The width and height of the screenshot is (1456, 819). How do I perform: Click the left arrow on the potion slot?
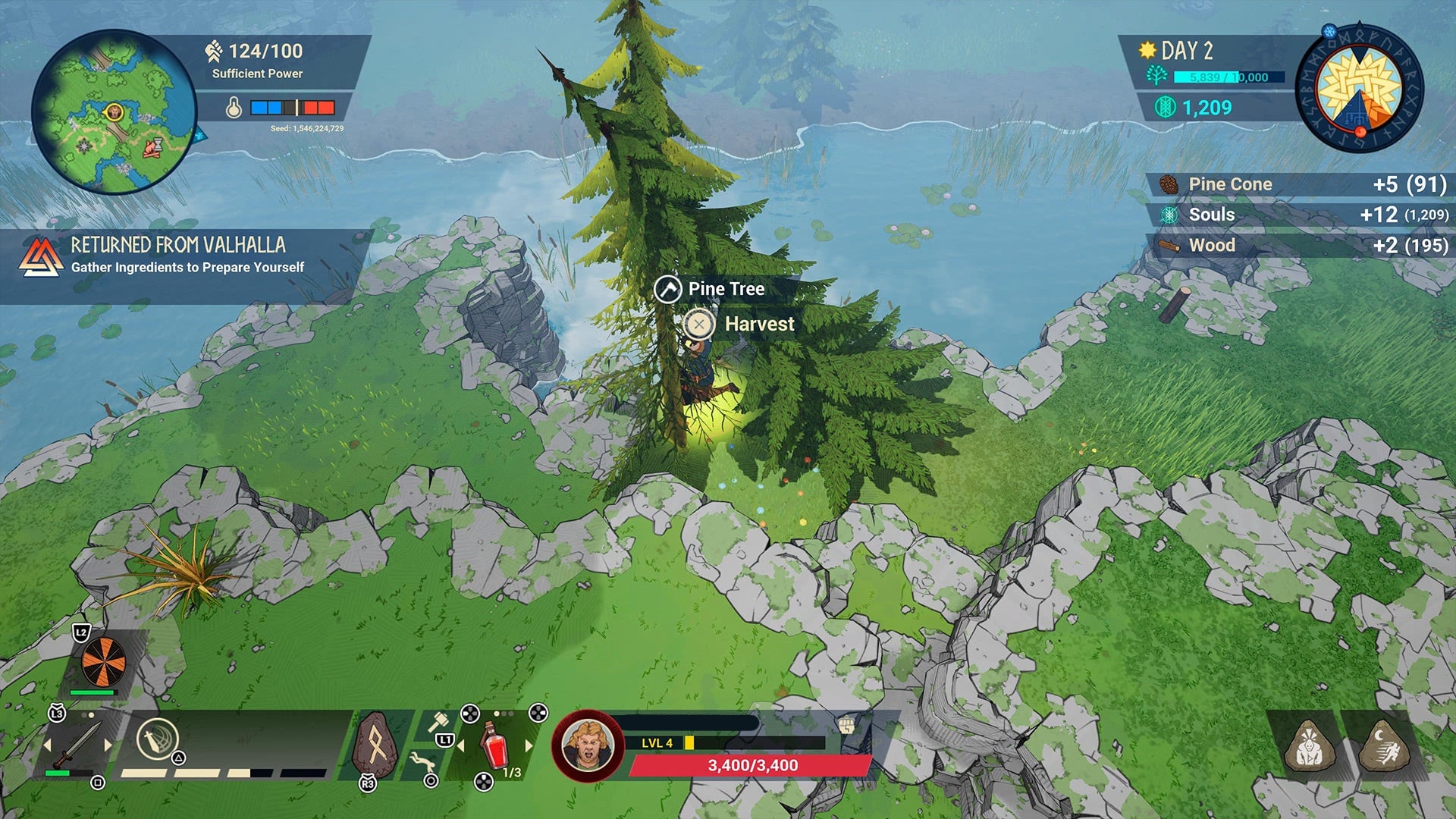tap(460, 746)
